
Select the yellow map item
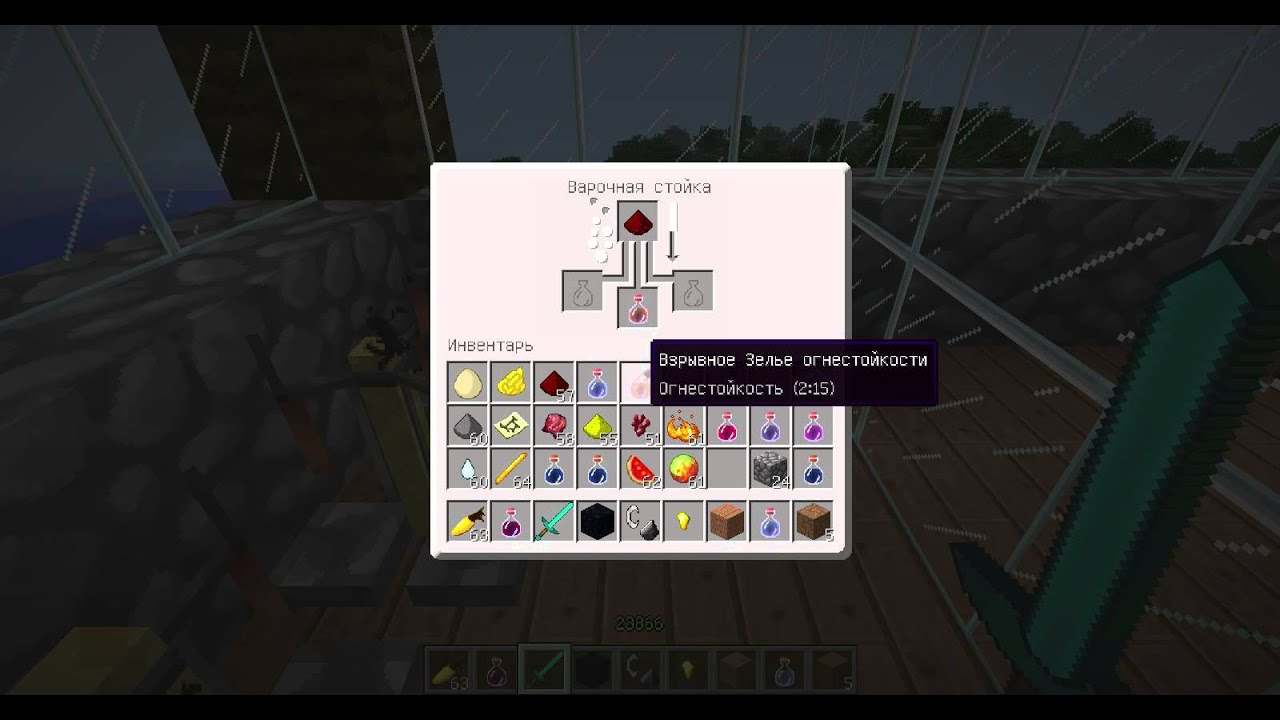tap(510, 425)
